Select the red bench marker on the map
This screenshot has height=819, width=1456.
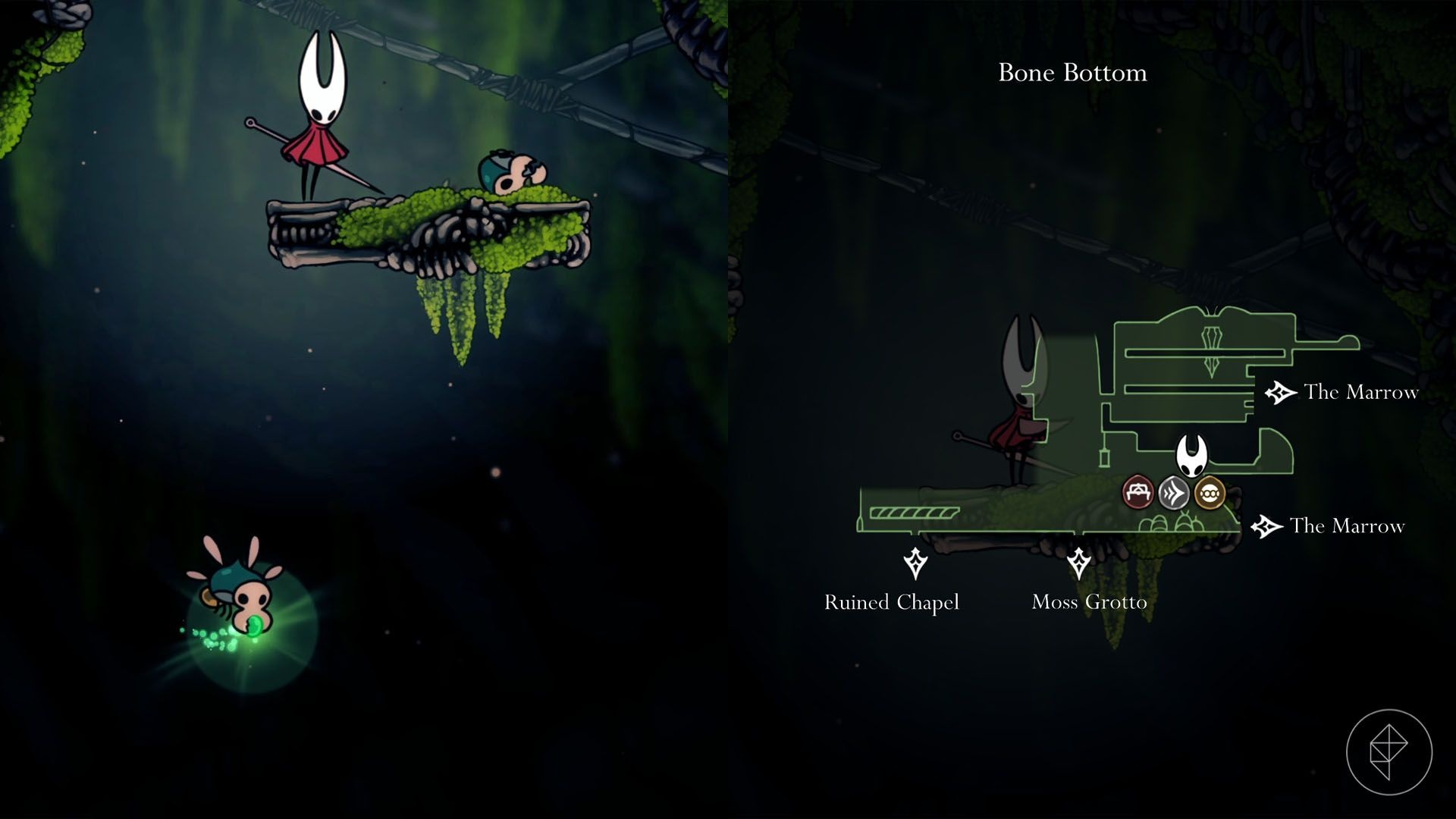1137,493
